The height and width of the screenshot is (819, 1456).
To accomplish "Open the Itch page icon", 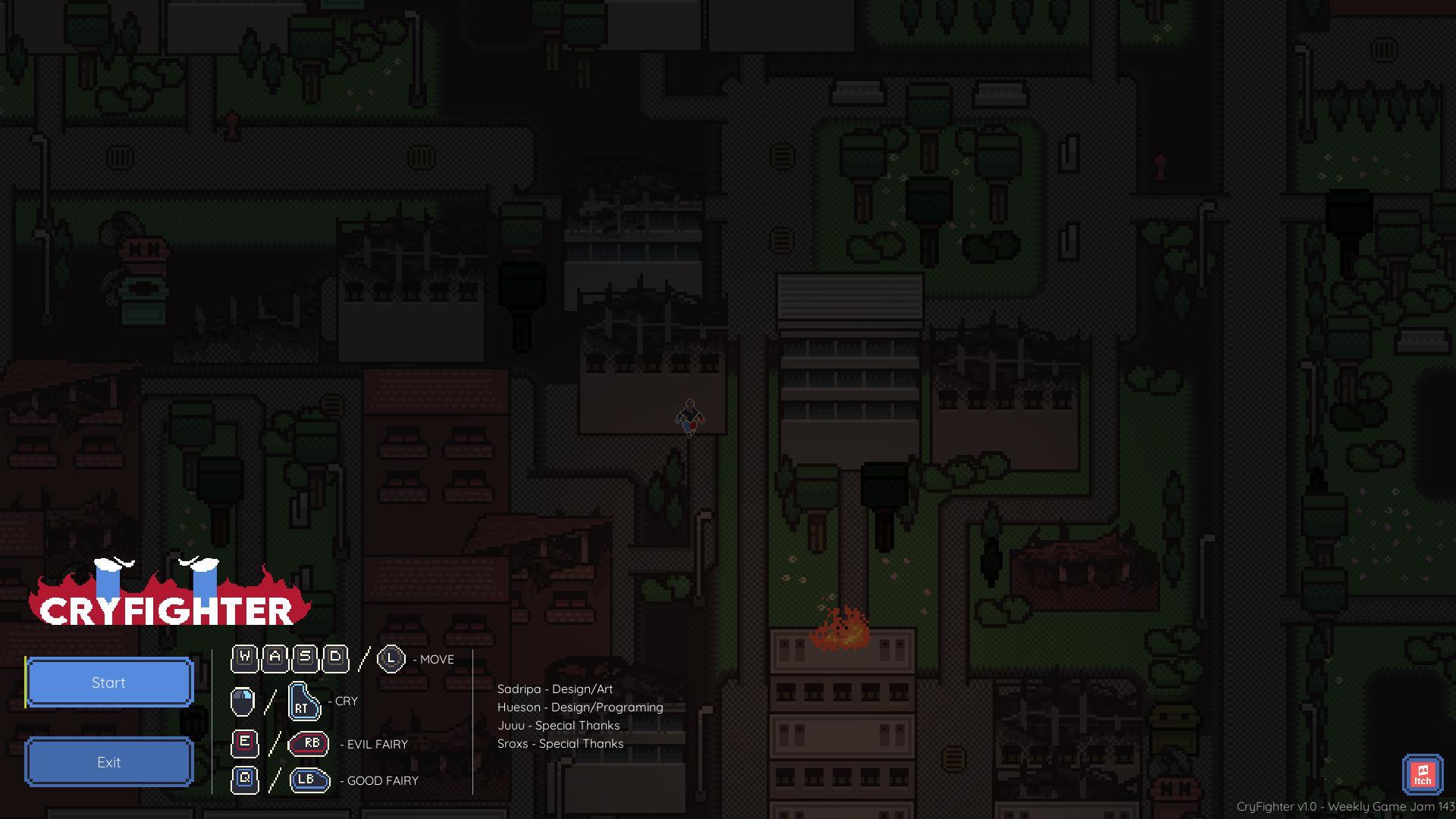I will tap(1422, 774).
